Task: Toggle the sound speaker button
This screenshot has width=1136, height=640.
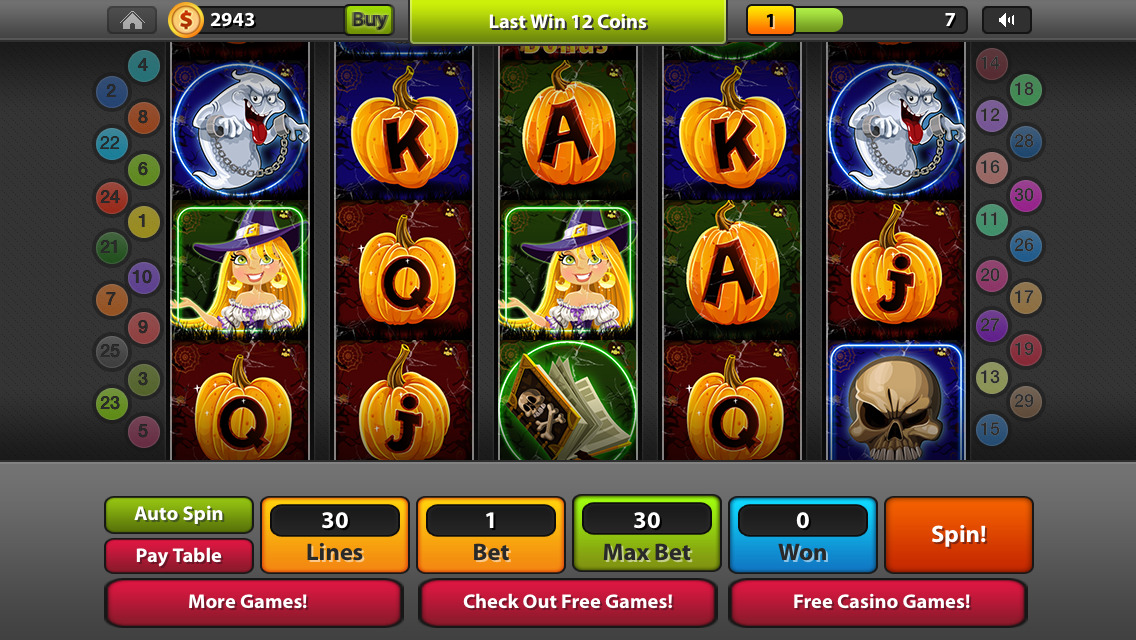Action: tap(1006, 20)
